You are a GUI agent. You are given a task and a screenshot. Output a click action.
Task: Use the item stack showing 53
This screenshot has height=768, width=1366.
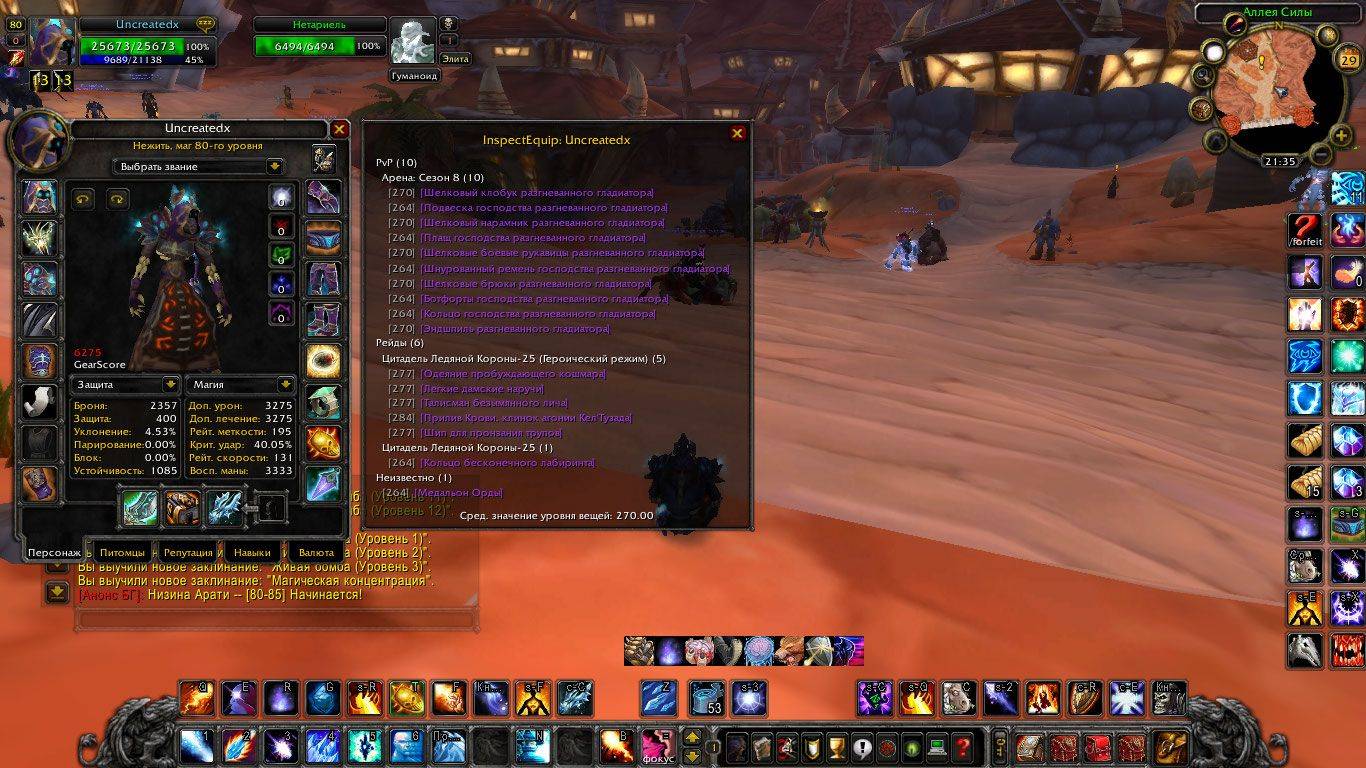(x=708, y=698)
